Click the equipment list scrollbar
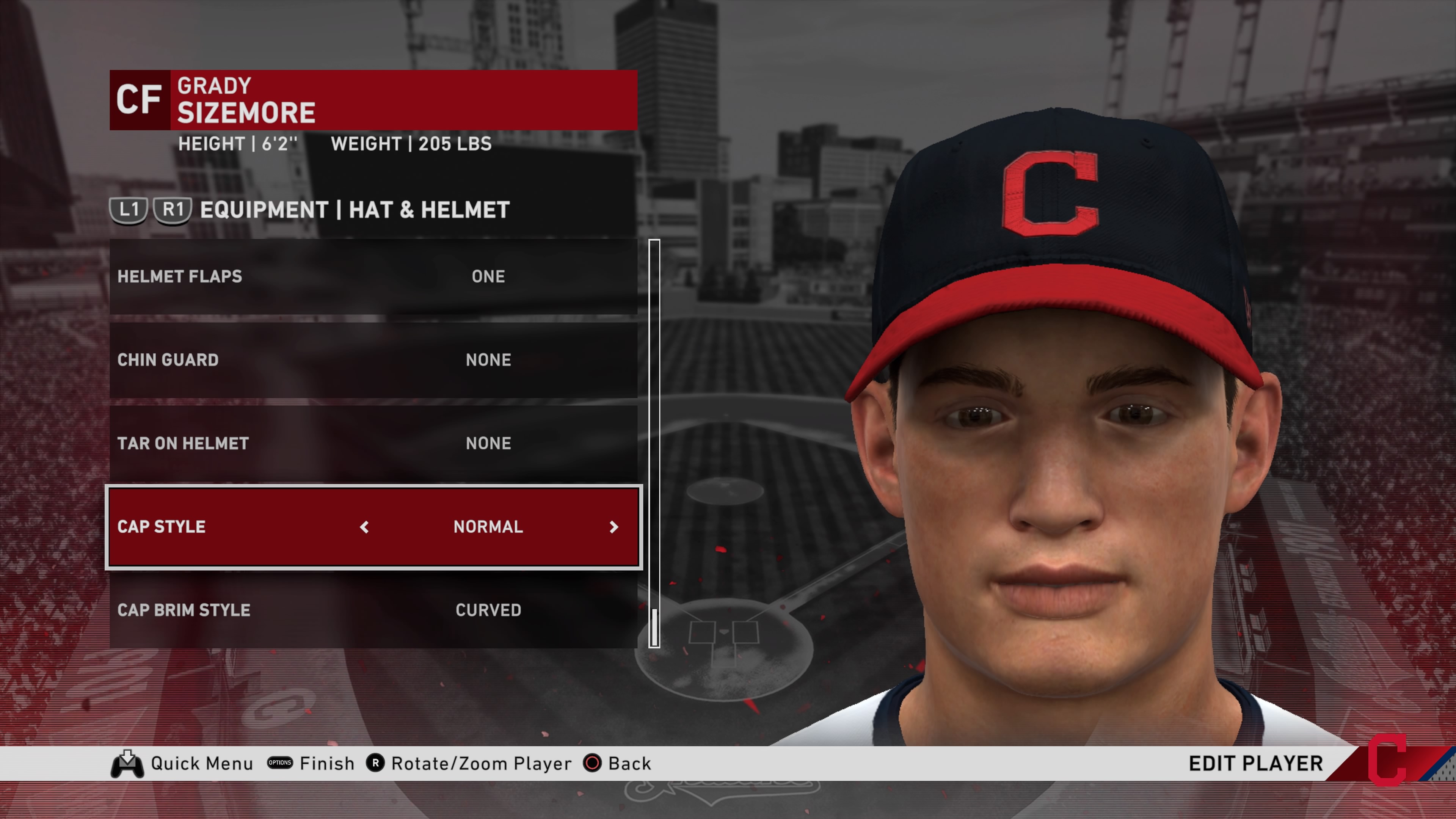The width and height of the screenshot is (1456, 819). pyautogui.click(x=654, y=443)
